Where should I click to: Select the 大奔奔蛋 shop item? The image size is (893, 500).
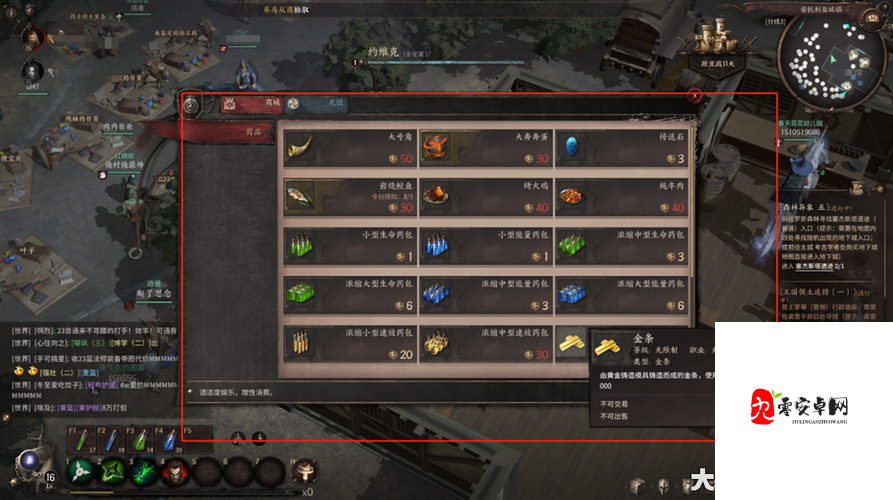click(x=484, y=147)
